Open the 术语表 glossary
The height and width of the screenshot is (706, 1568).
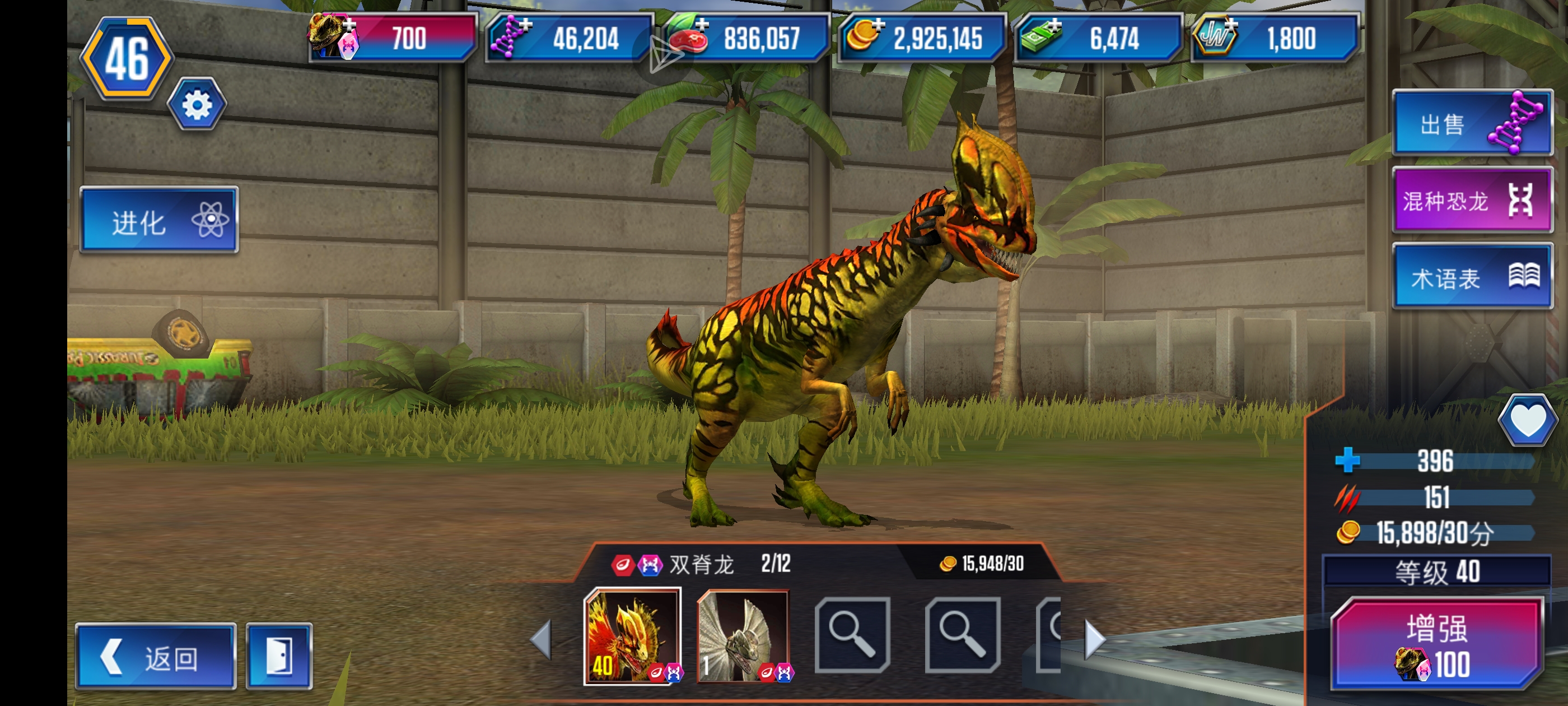(x=1471, y=277)
